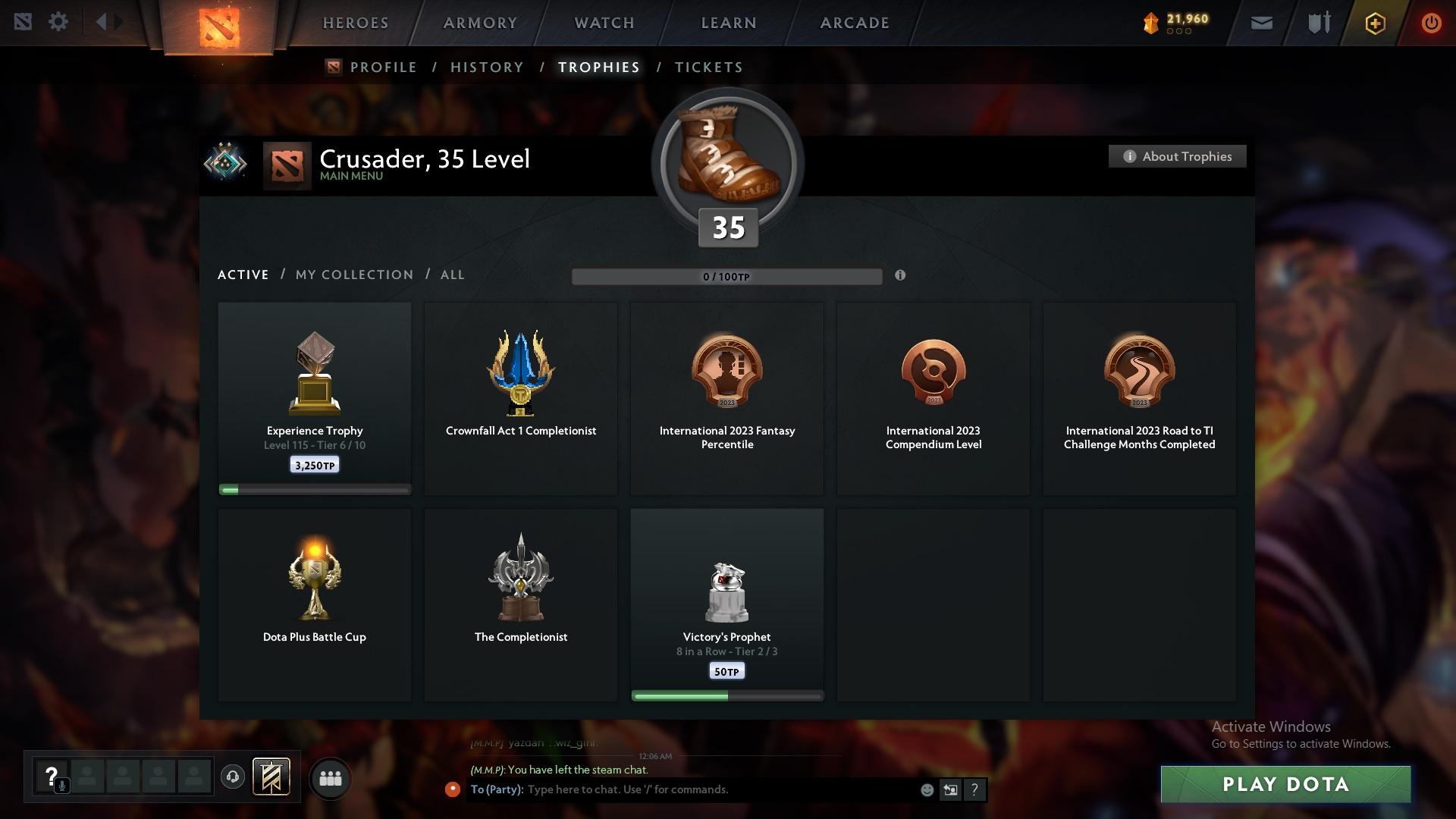Image resolution: width=1456 pixels, height=819 pixels.
Task: Start matchmaking with Play Dota button
Action: pyautogui.click(x=1285, y=784)
